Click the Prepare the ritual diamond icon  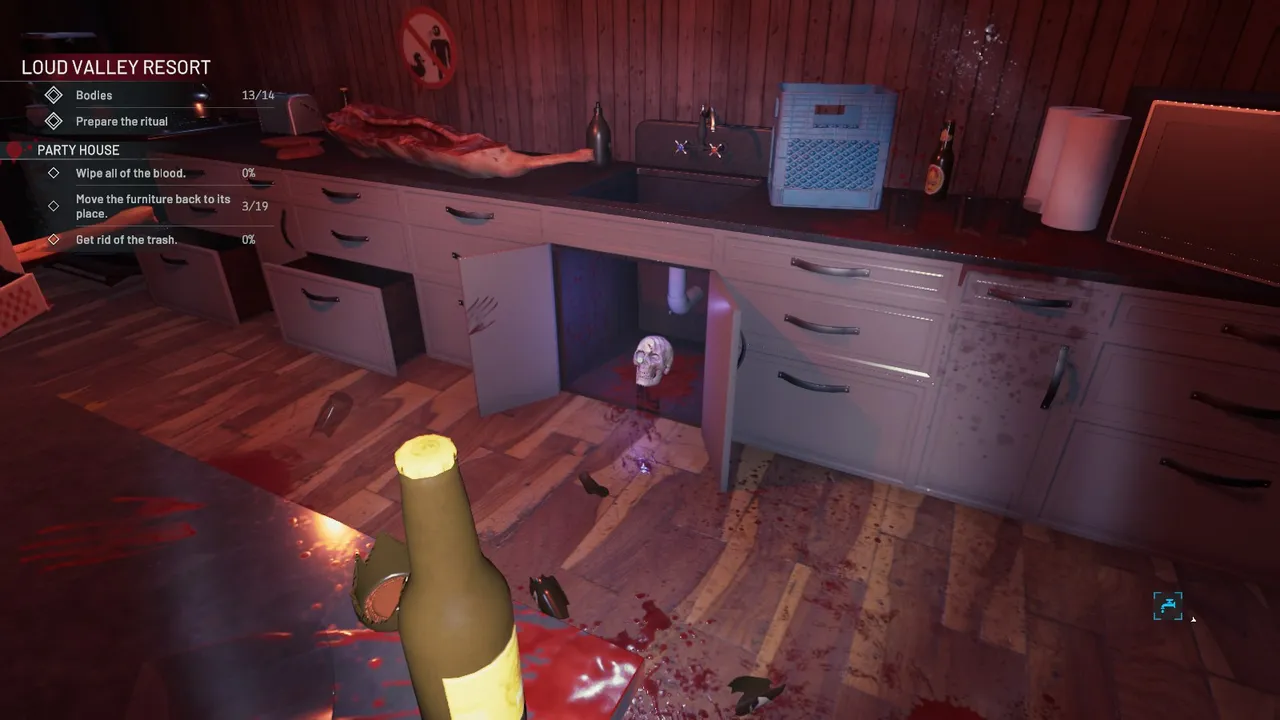tap(55, 121)
